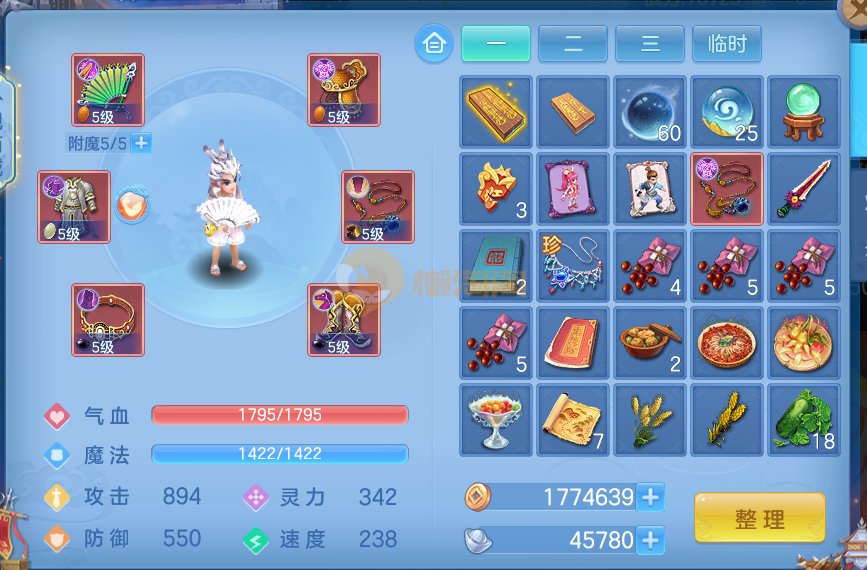Add silver ingots with the plus button
This screenshot has height=570, width=867.
pos(650,541)
